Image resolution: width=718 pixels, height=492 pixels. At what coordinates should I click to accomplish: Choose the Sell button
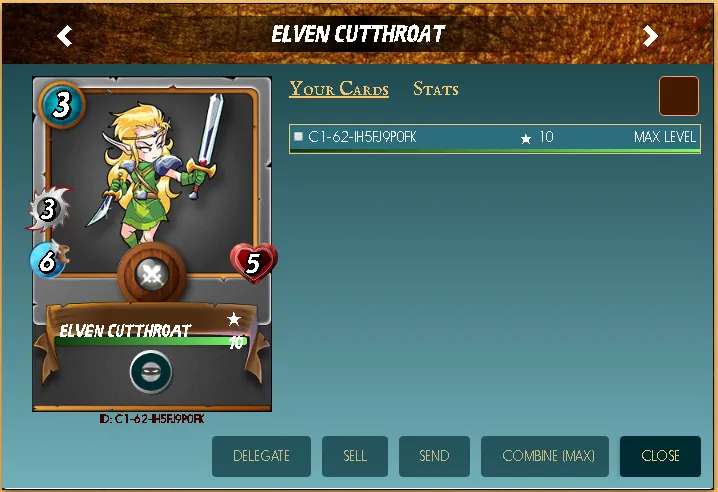coord(355,456)
